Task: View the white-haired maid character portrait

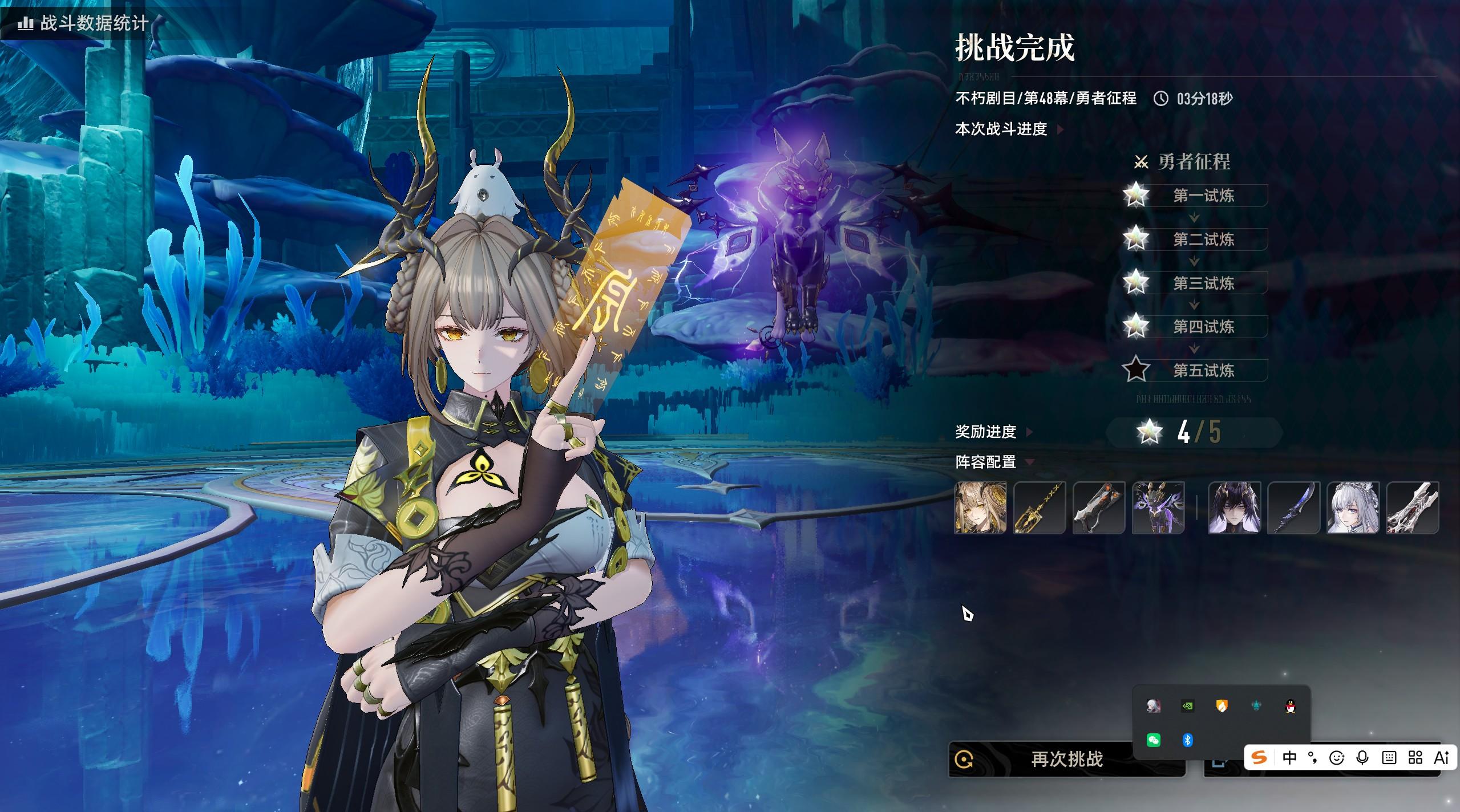Action: [1353, 507]
